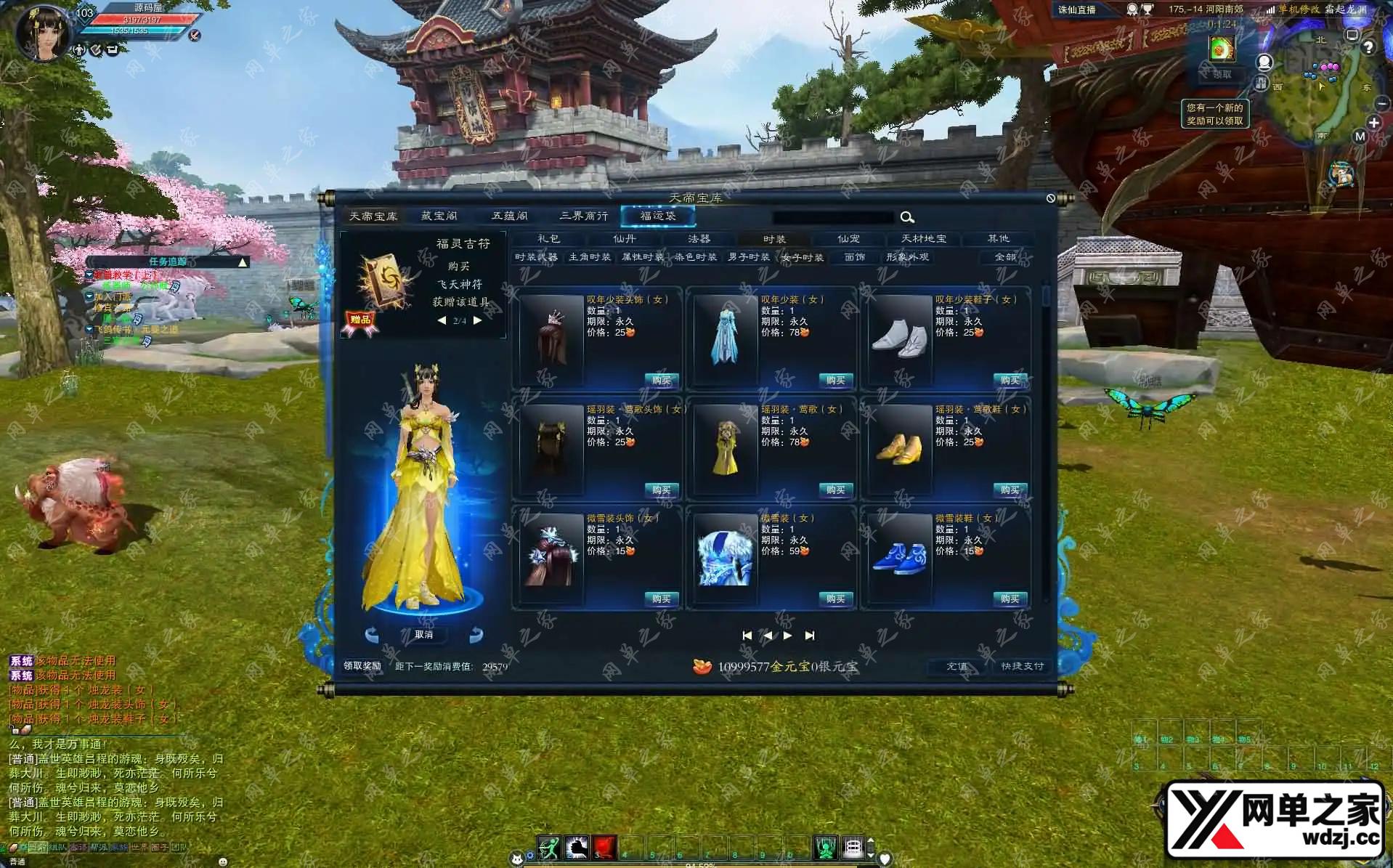
Task: Cancel the outfit preview with 取消
Action: (x=424, y=635)
